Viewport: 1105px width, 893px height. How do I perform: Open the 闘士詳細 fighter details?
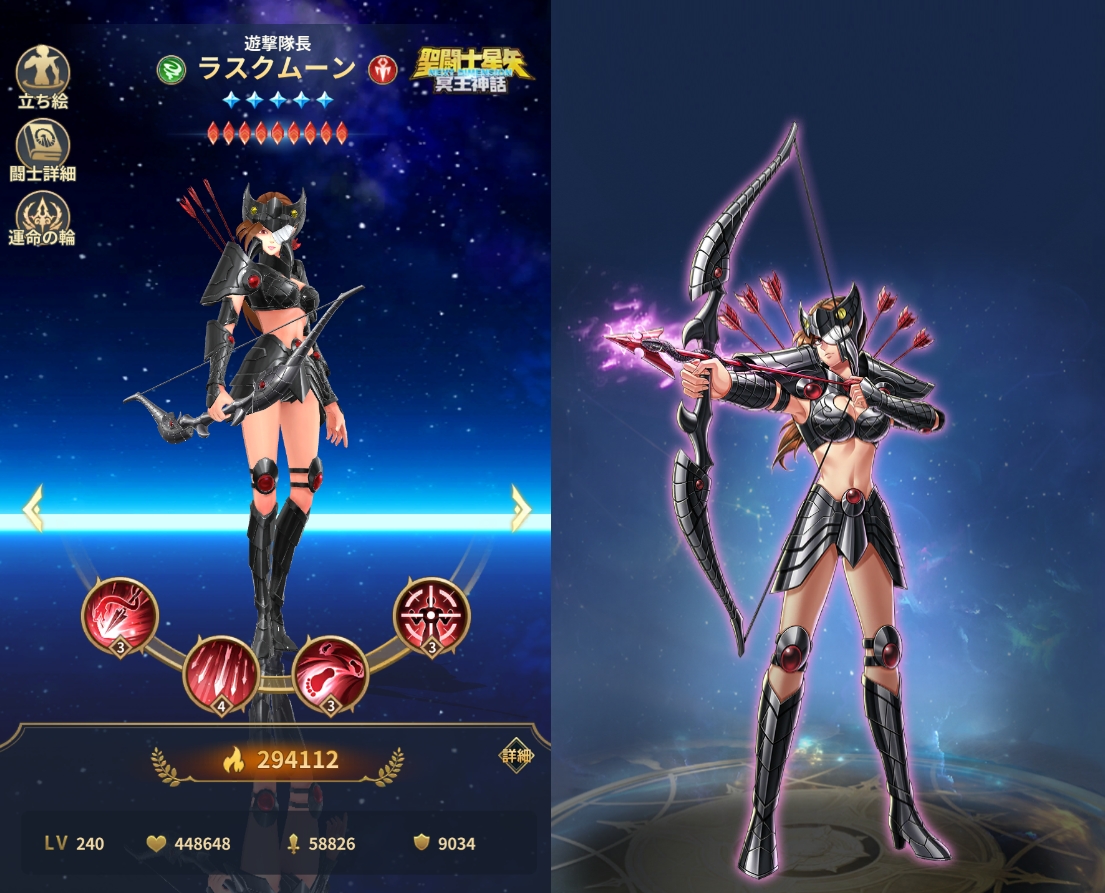(43, 146)
